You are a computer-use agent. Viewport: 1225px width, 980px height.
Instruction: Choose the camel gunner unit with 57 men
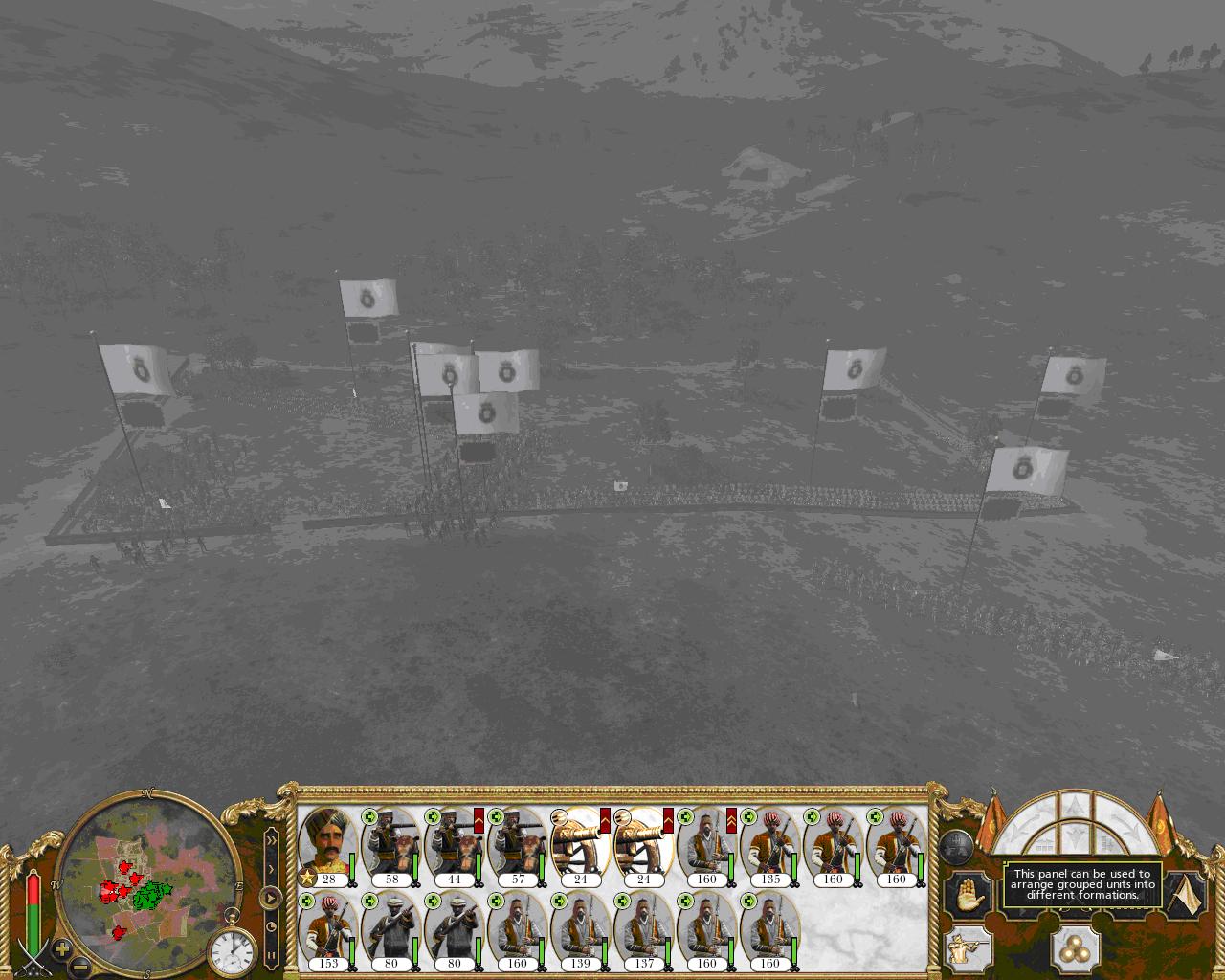pyautogui.click(x=518, y=845)
